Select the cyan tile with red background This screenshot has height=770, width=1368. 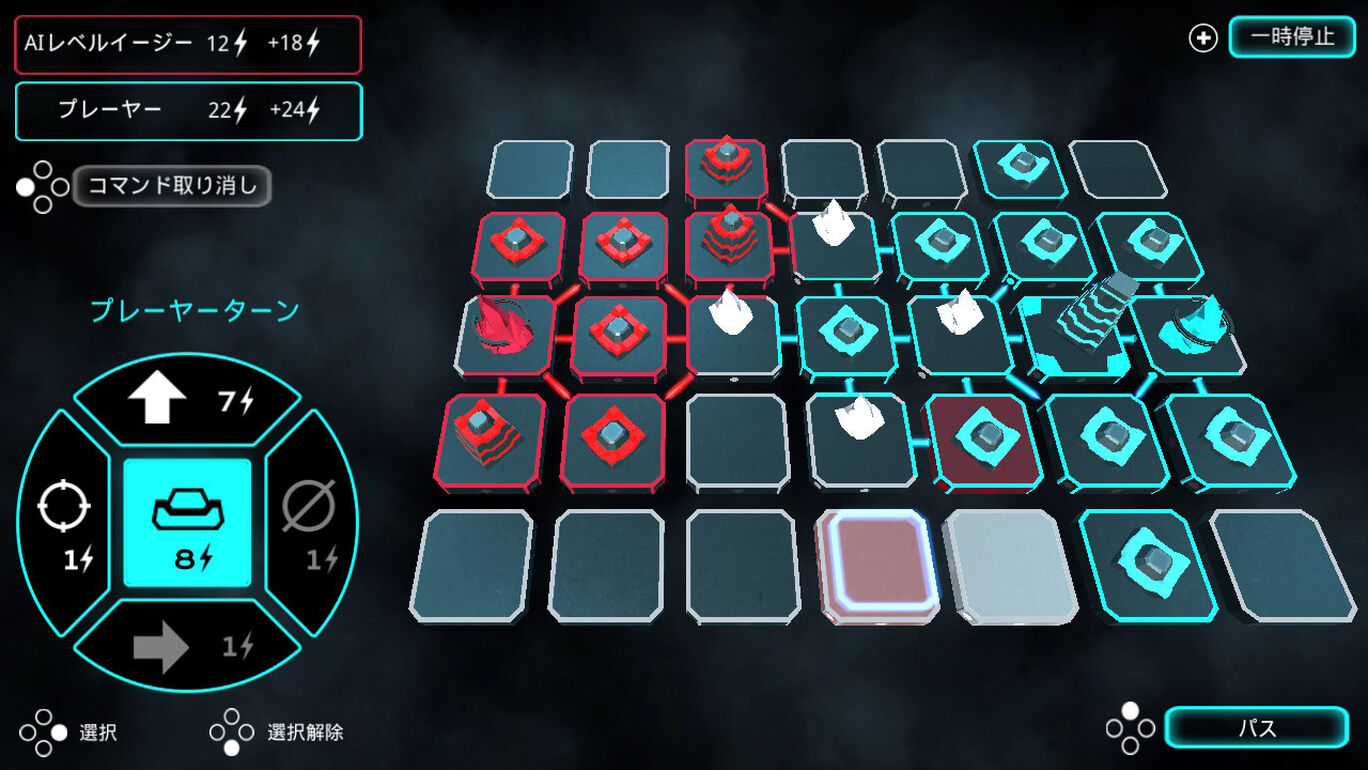point(983,440)
